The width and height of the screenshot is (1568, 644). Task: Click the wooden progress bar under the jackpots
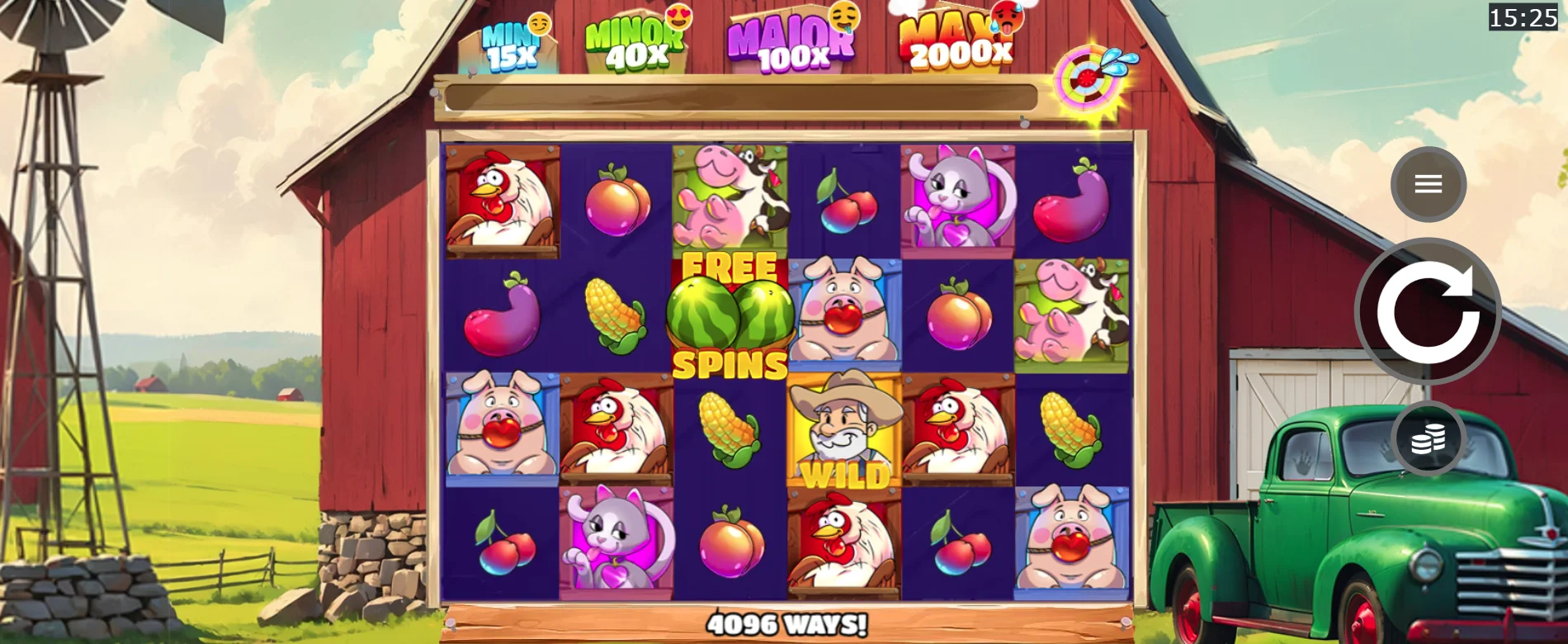[743, 97]
